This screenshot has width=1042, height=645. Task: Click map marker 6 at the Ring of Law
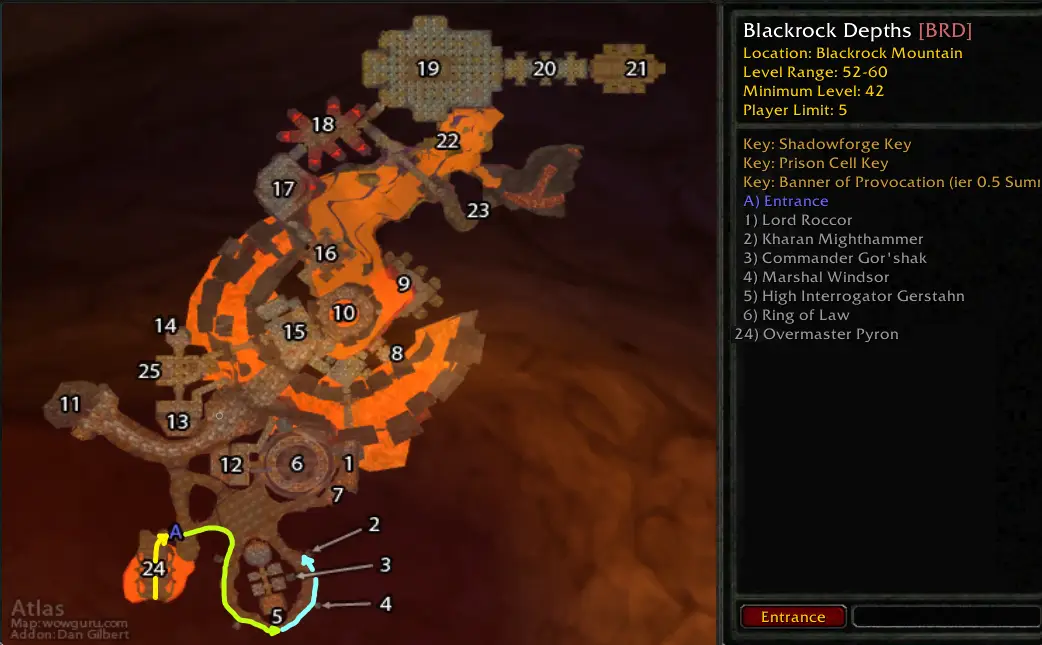pyautogui.click(x=296, y=464)
